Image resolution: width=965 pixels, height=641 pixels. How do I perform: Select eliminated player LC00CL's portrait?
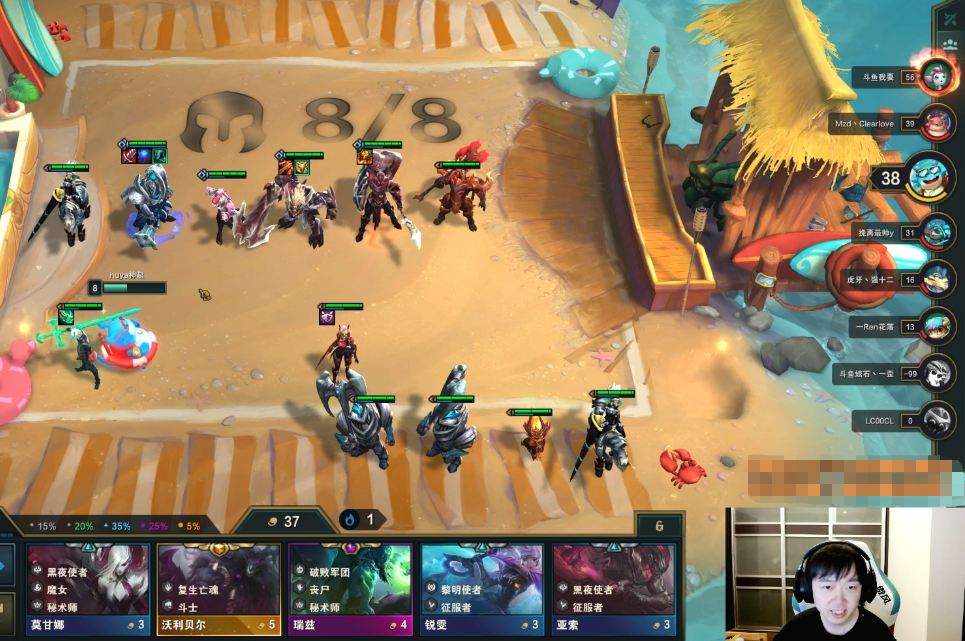pyautogui.click(x=937, y=420)
